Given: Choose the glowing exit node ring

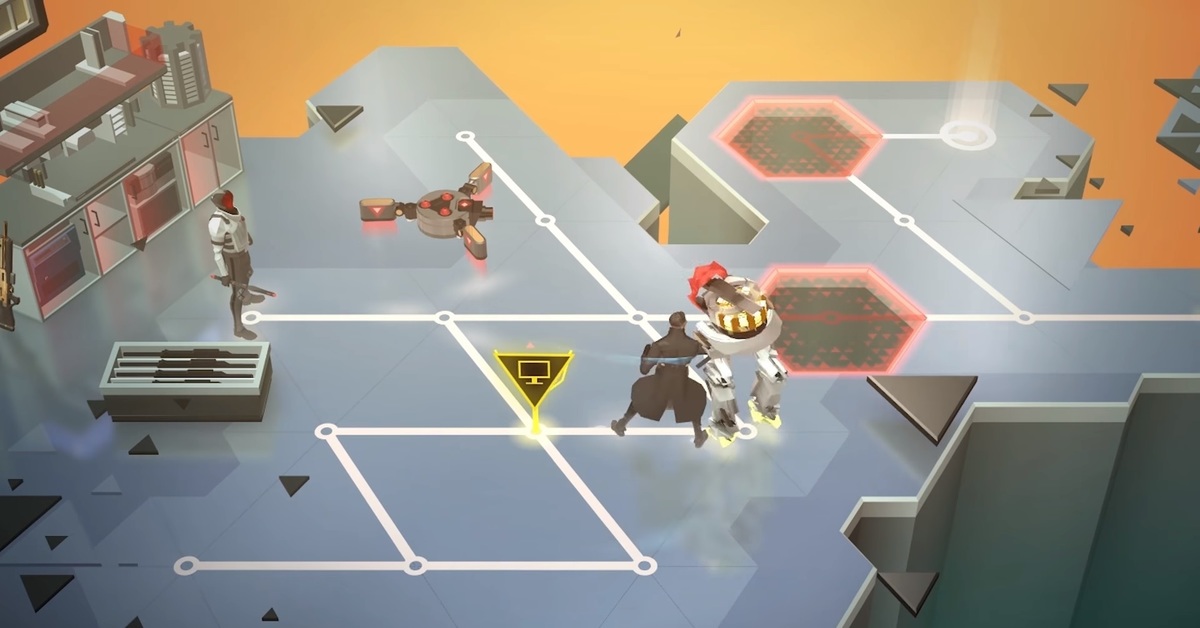Looking at the screenshot, I should coord(967,133).
